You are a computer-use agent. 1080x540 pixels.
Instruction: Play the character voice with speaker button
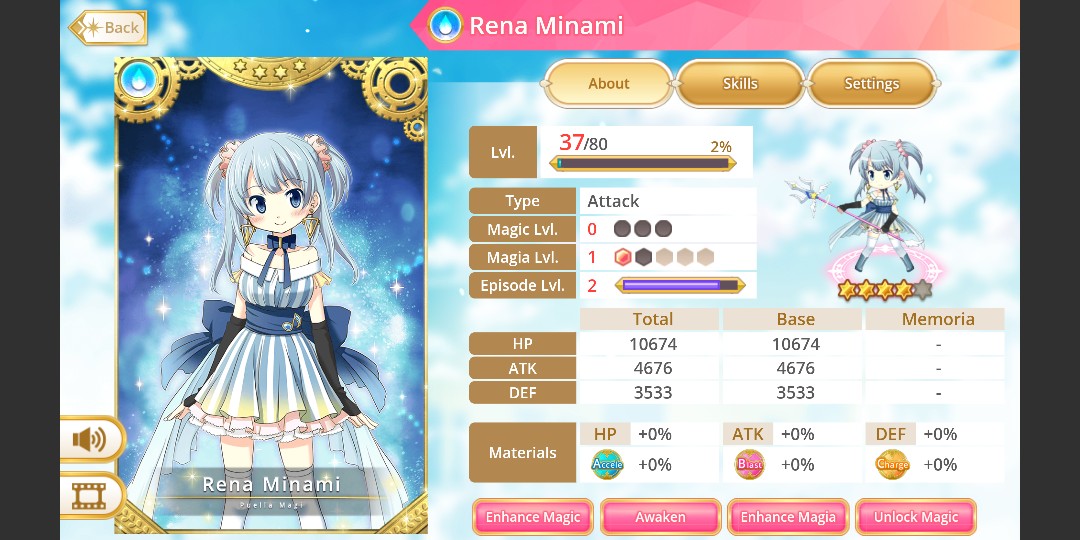click(91, 439)
